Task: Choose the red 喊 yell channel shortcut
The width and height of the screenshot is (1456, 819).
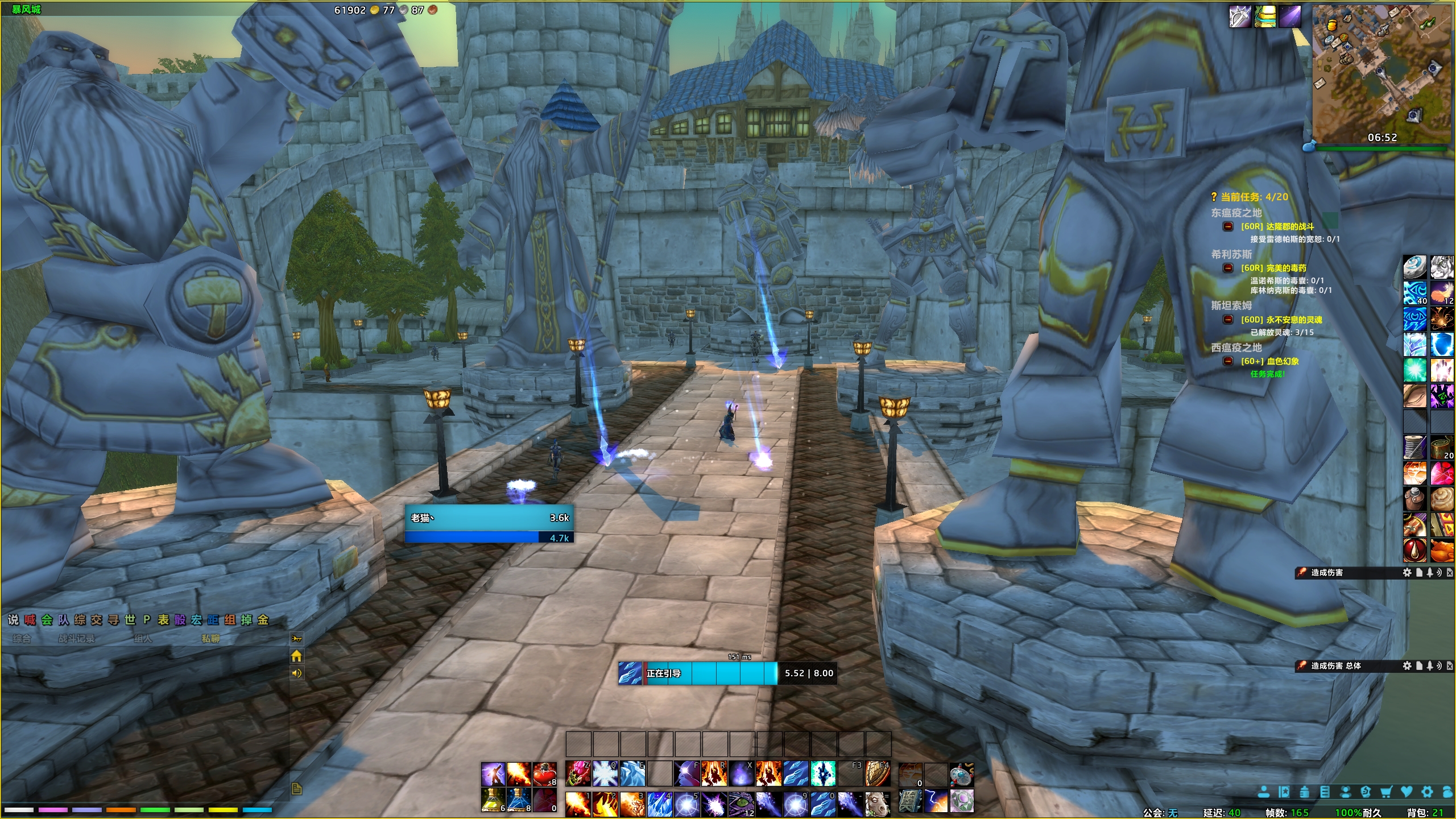Action: tap(30, 620)
